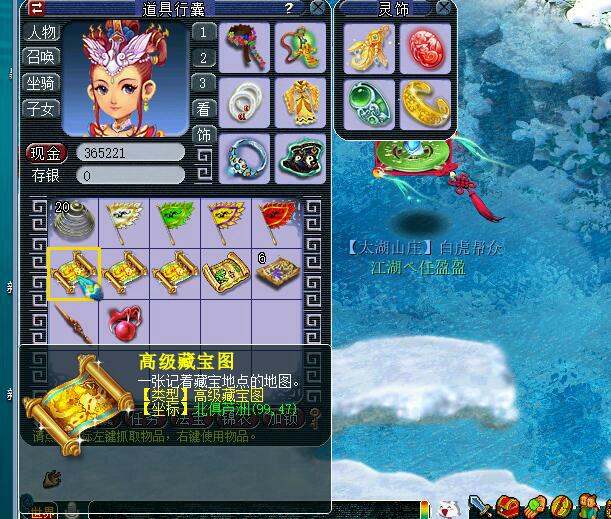The width and height of the screenshot is (611, 519).
Task: Close the 灵饰 accessories panel
Action: [446, 8]
